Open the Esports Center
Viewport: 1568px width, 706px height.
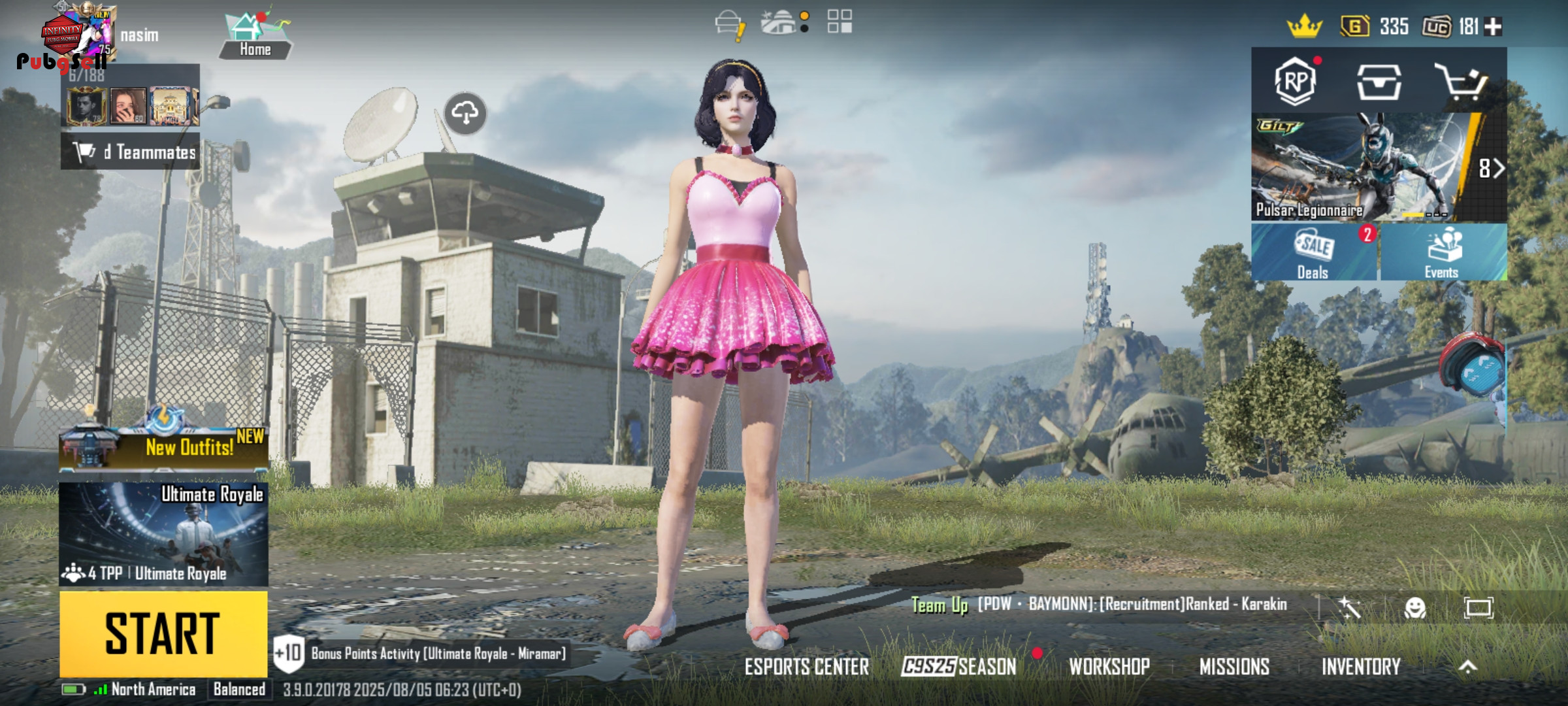[807, 667]
